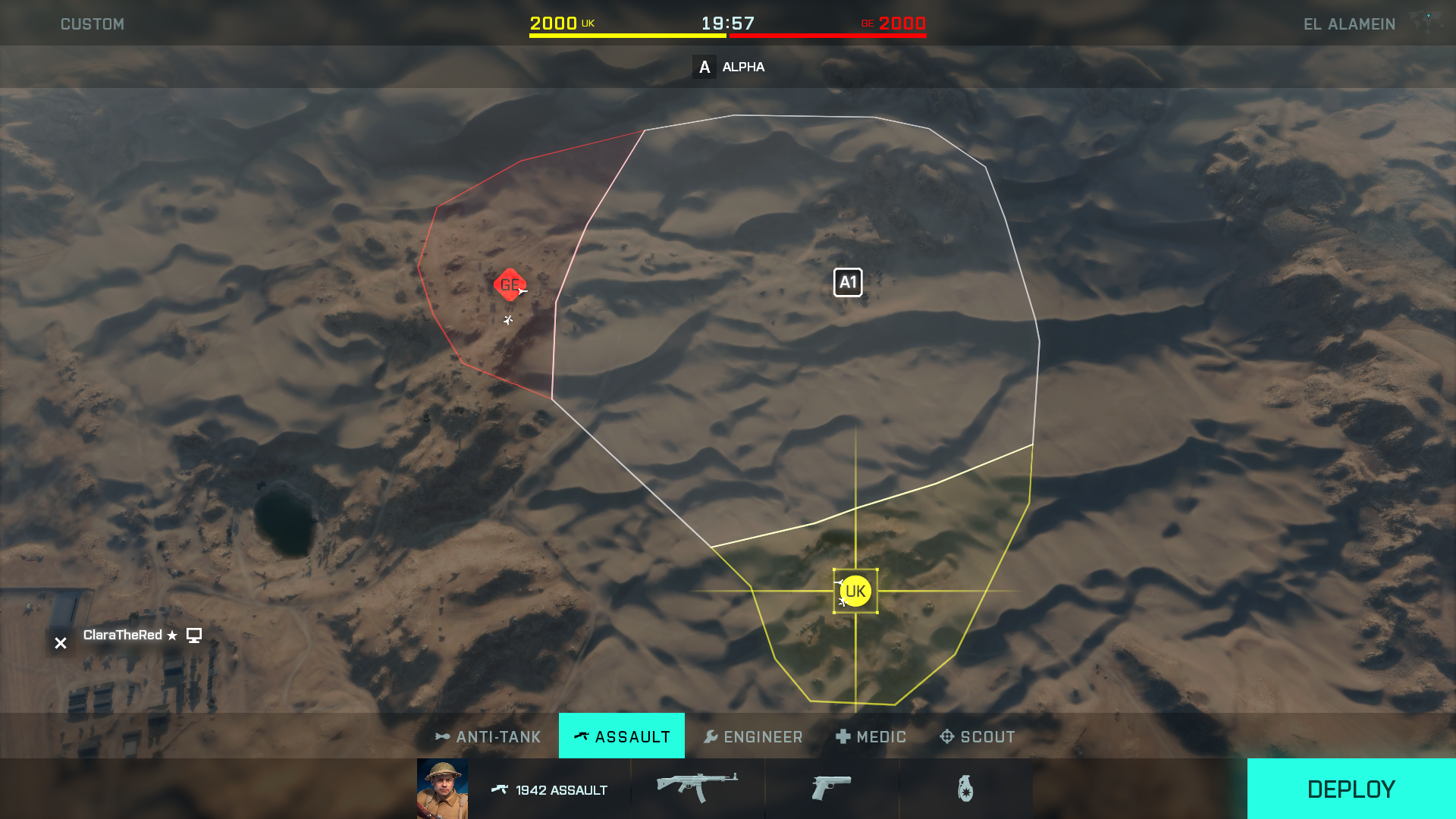This screenshot has height=819, width=1456.
Task: Click the soldier portrait thumbnail
Action: pos(442,789)
